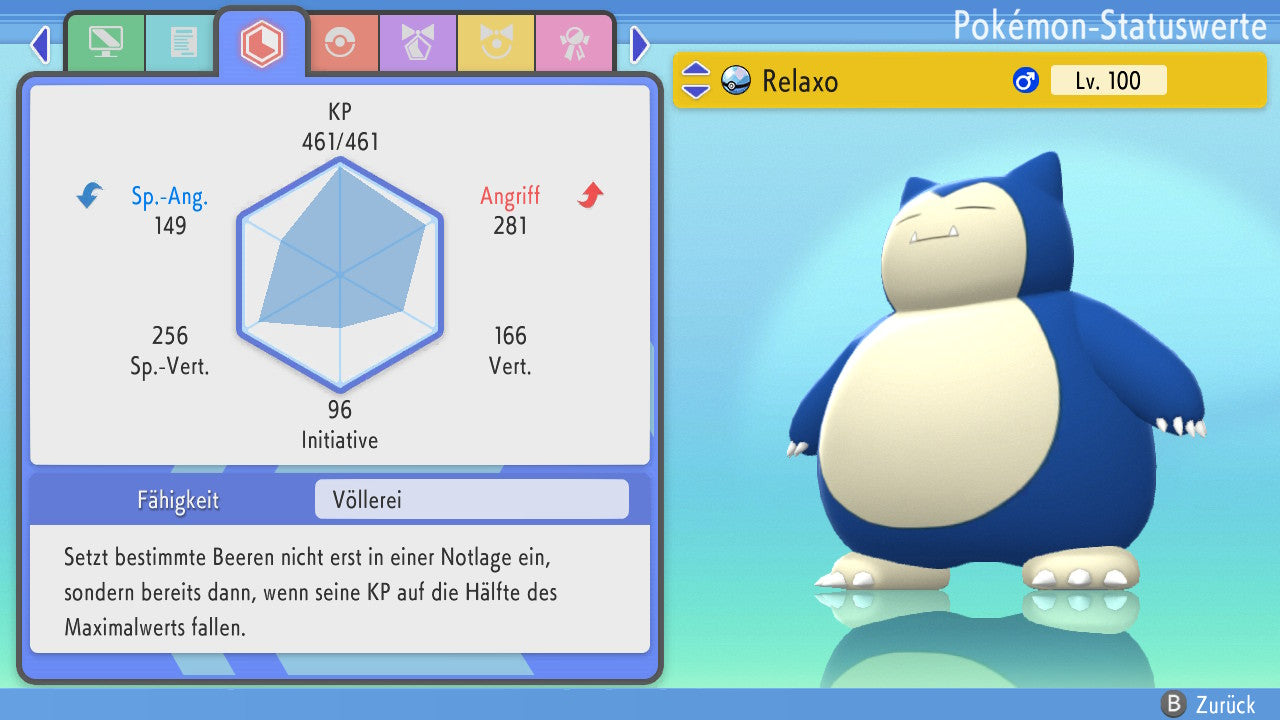This screenshot has height=720, width=1280.
Task: Select the Völlerei ability field
Action: click(471, 499)
